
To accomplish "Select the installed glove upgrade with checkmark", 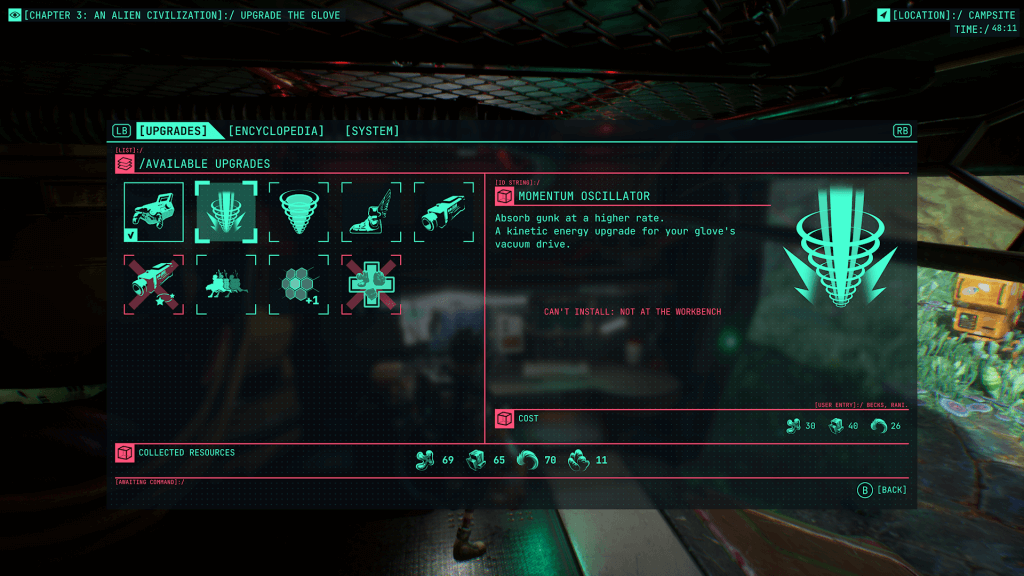I will coord(154,212).
